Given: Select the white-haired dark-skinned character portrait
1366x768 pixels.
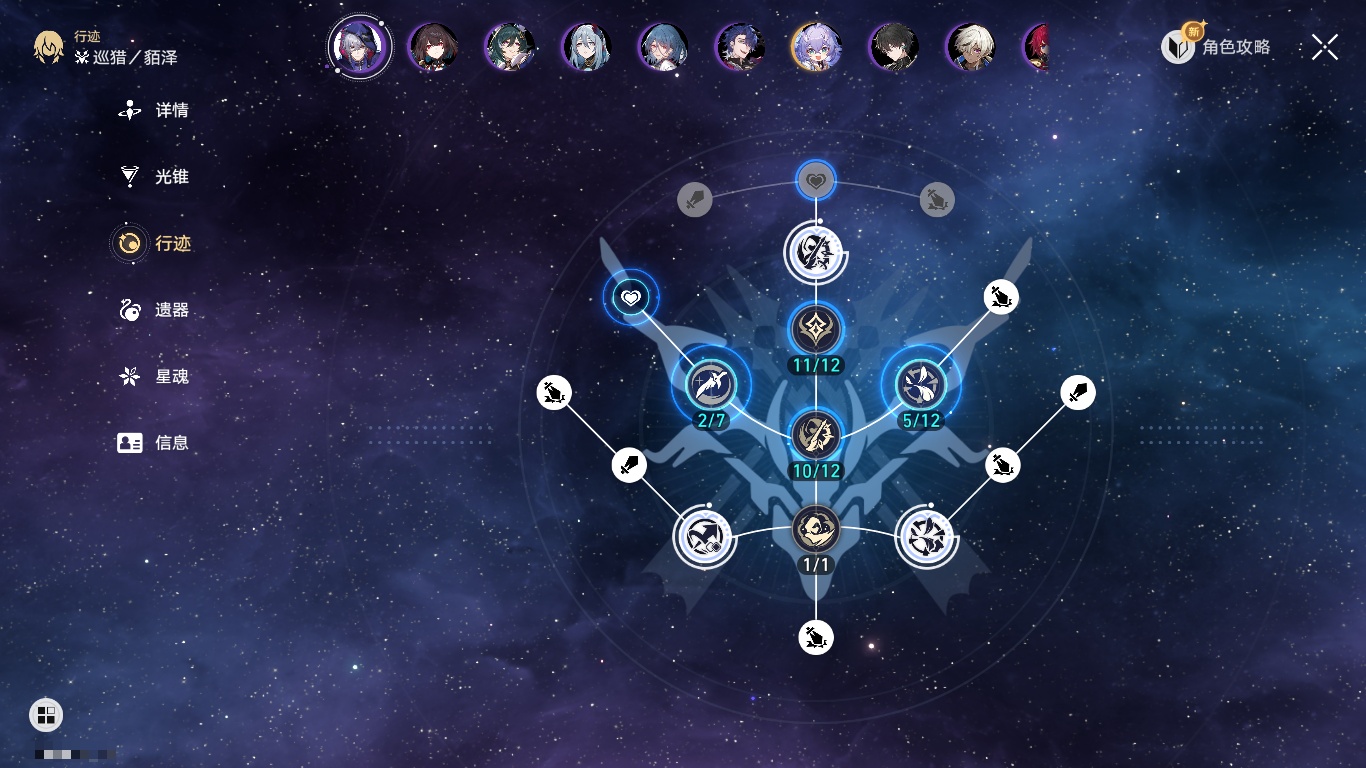Looking at the screenshot, I should click(970, 46).
